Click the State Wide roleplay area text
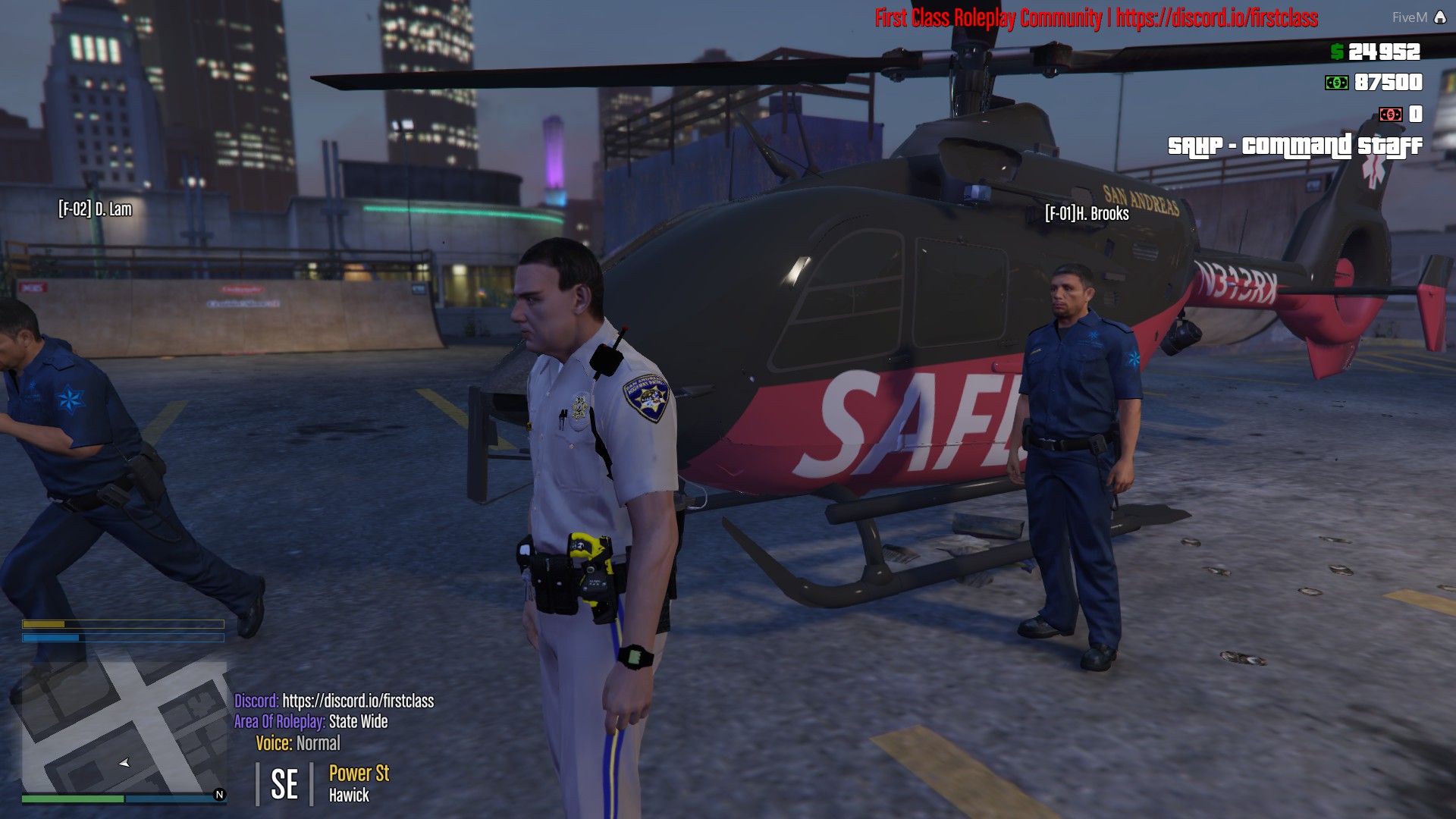The height and width of the screenshot is (819, 1456). coord(356,723)
